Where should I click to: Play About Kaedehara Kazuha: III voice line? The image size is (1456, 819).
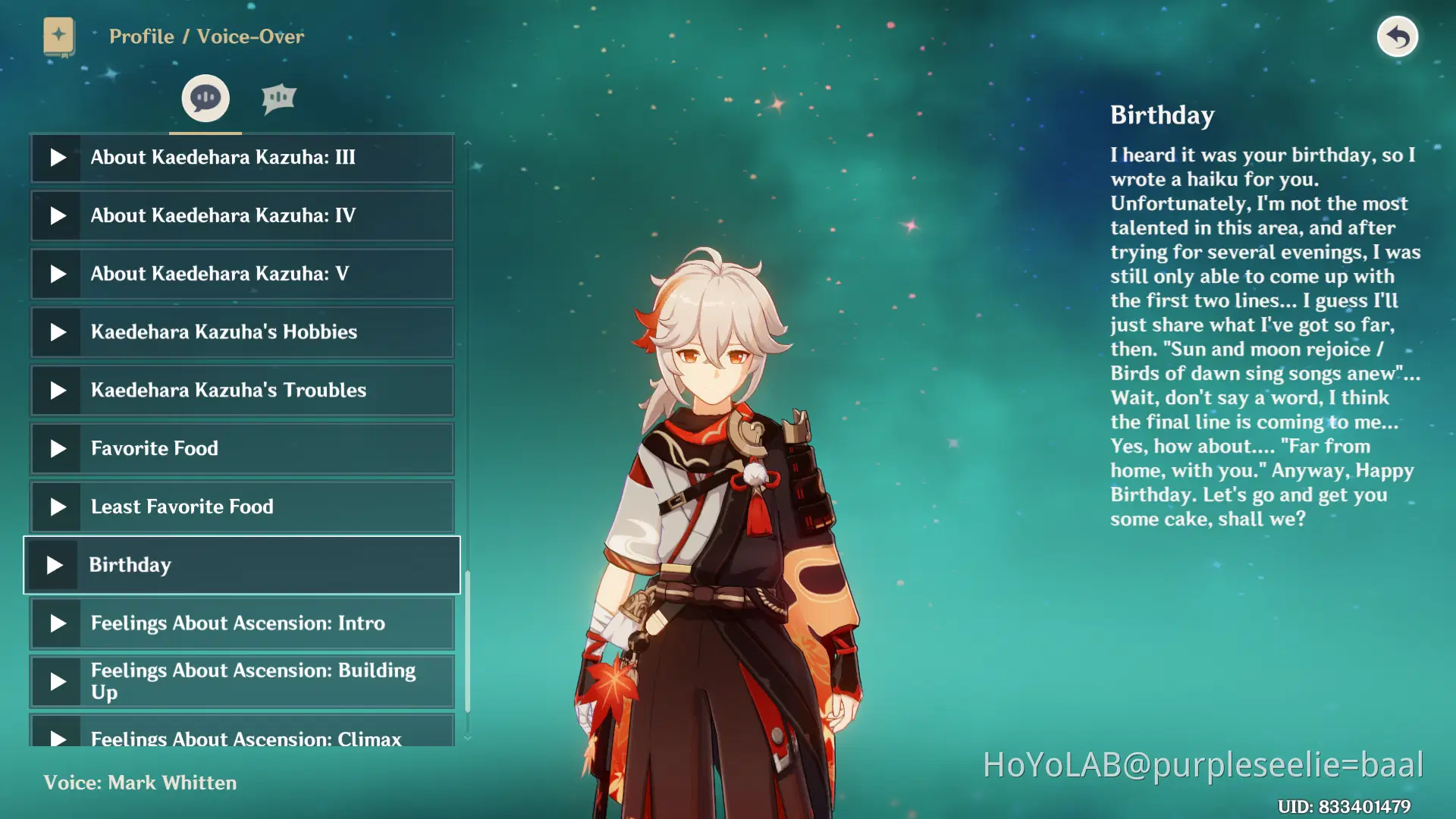(56, 158)
